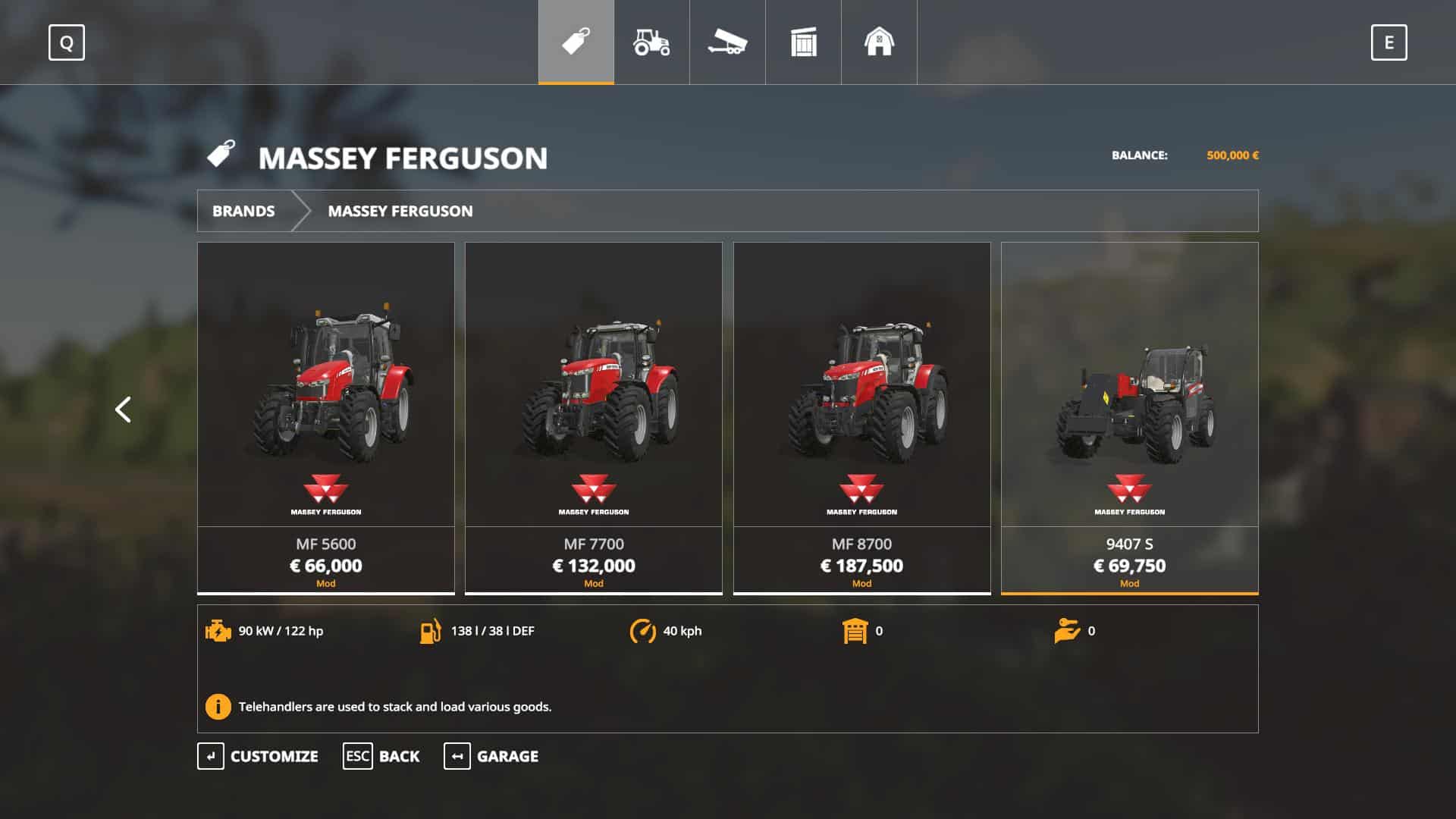Go back from the shop page
This screenshot has width=1456, height=819.
381,756
